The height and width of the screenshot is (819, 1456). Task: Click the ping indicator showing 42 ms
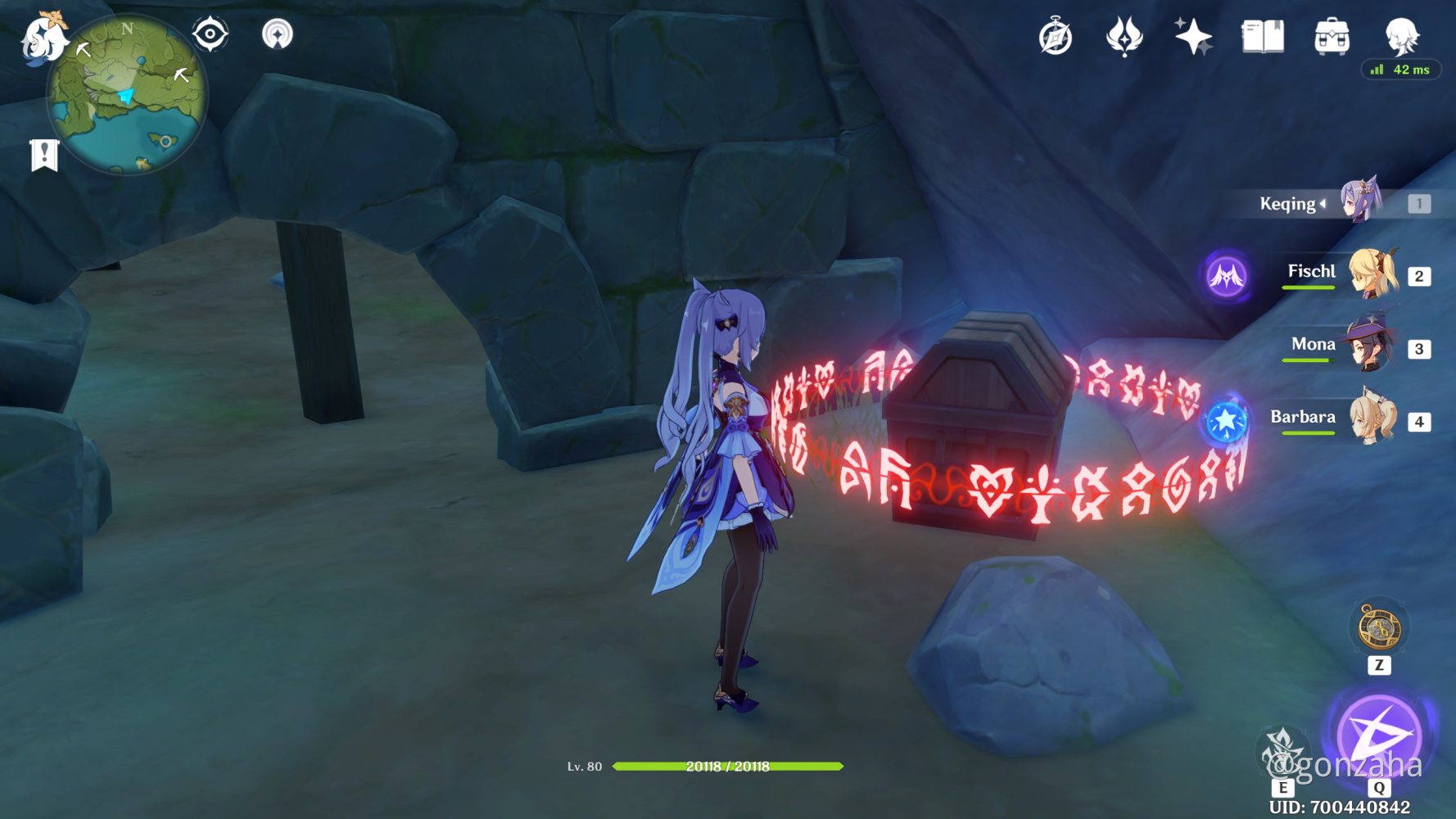coord(1402,70)
